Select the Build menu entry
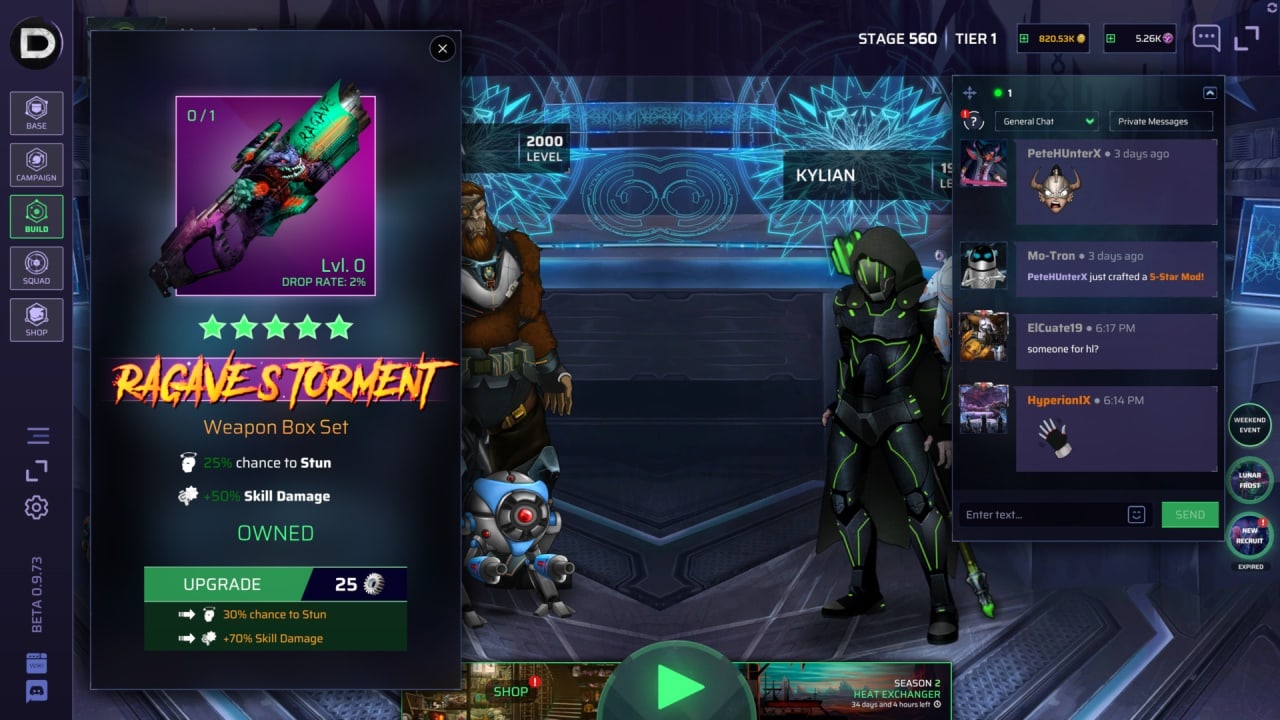The image size is (1280, 720). (37, 216)
